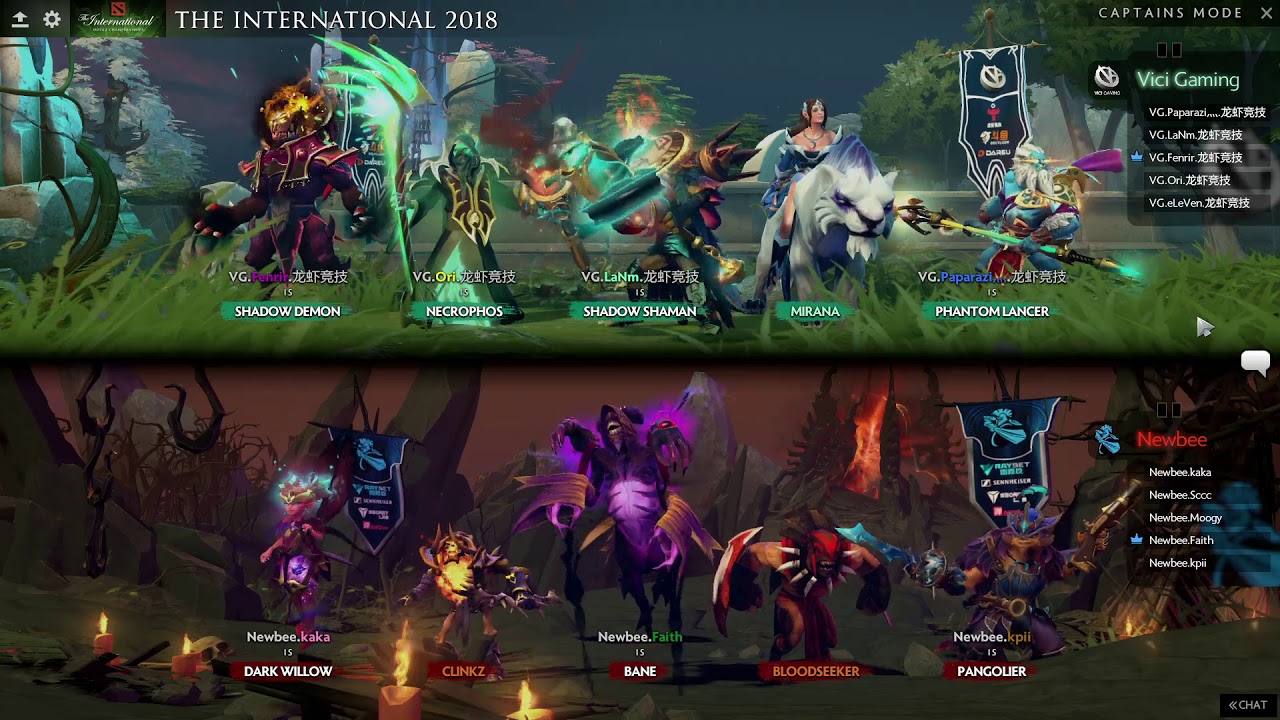Viewport: 1280px width, 720px height.
Task: Open the Chat panel
Action: click(x=1248, y=705)
